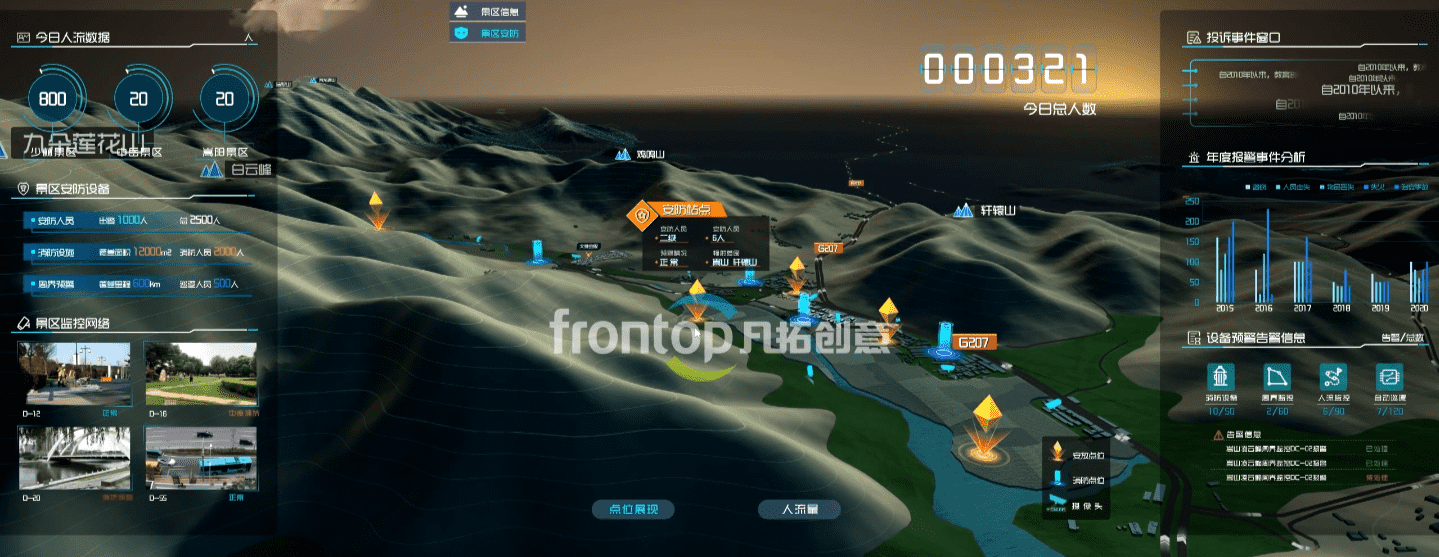Click the 白云峰 mountain map label
This screenshot has width=1439, height=557.
(238, 169)
